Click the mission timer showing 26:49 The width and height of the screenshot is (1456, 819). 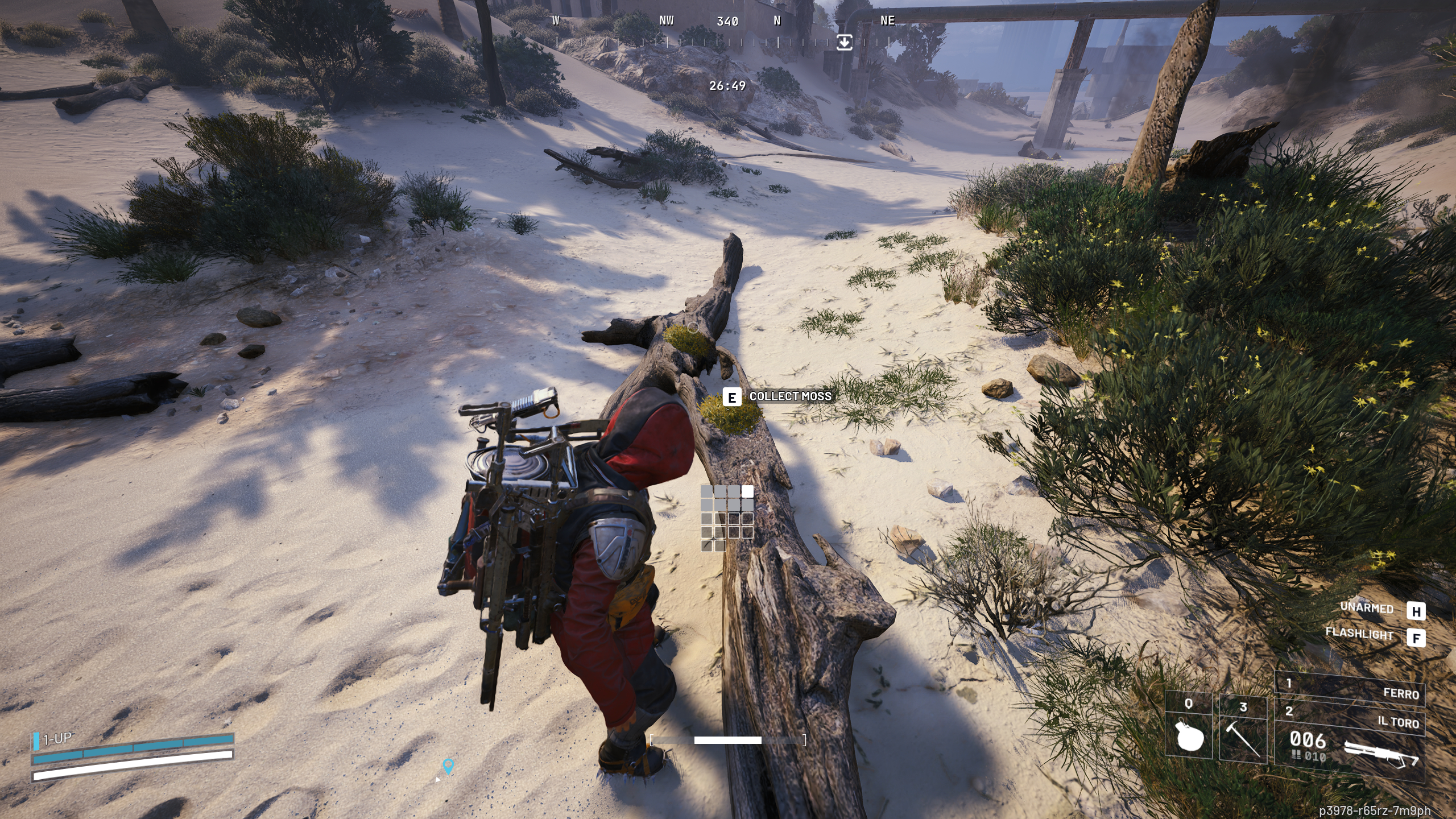pyautogui.click(x=729, y=86)
